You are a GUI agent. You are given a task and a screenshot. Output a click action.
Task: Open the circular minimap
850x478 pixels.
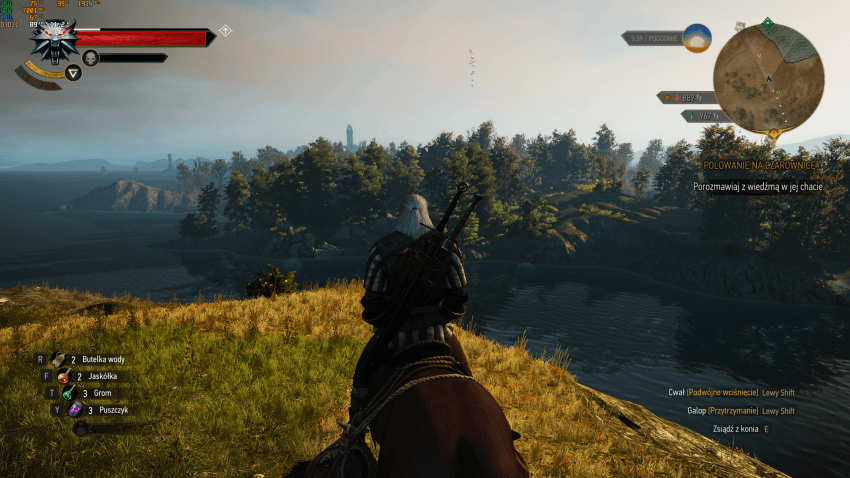click(768, 78)
